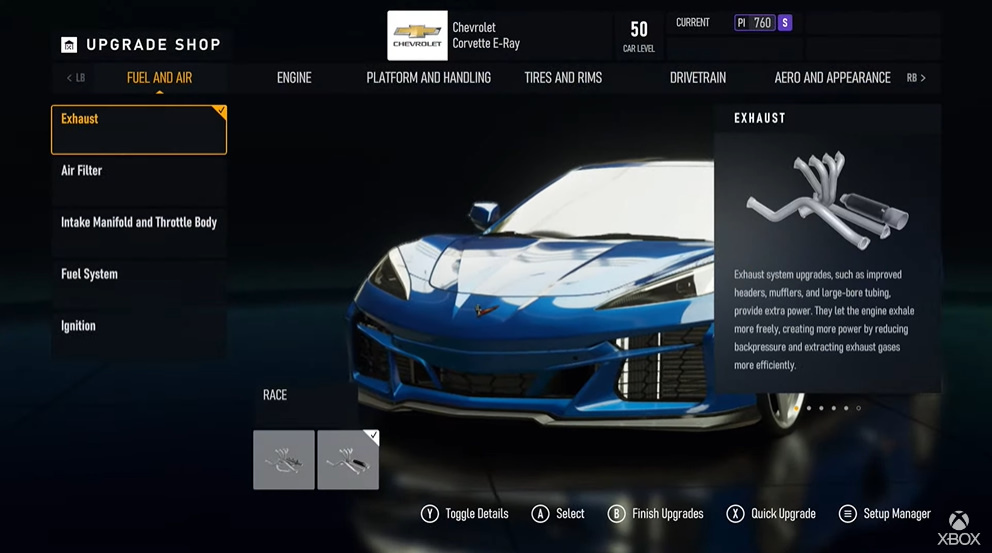Click Toggle Details option
Image resolution: width=992 pixels, height=553 pixels.
[465, 514]
